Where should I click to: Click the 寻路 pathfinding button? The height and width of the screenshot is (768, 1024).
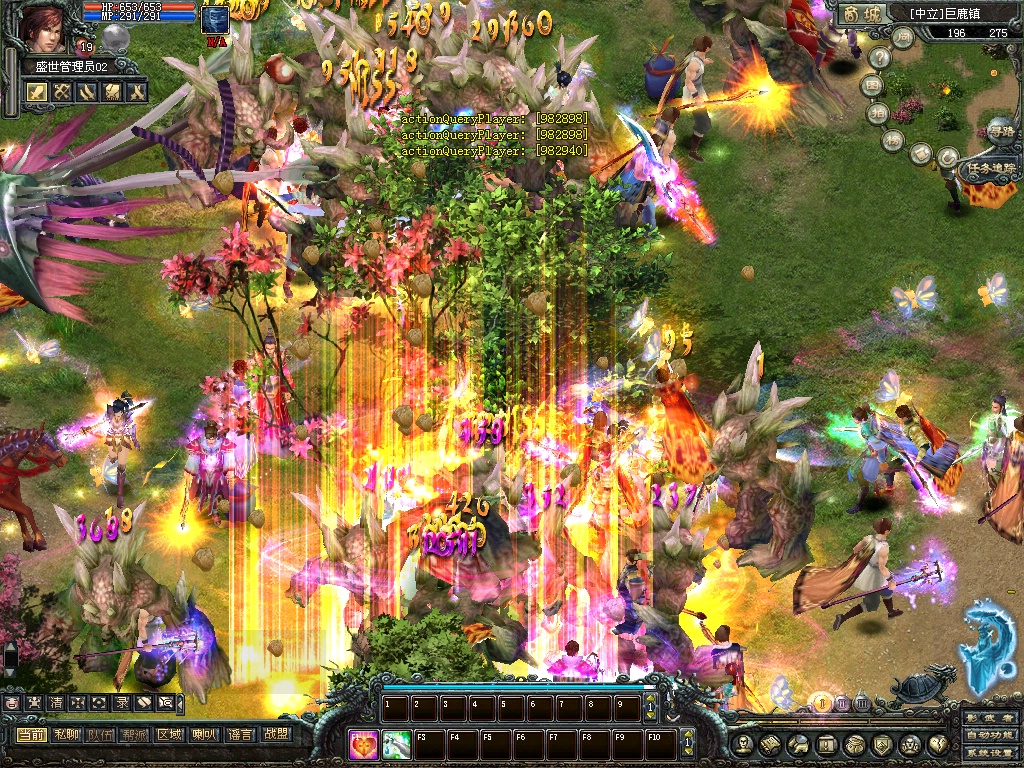1000,129
